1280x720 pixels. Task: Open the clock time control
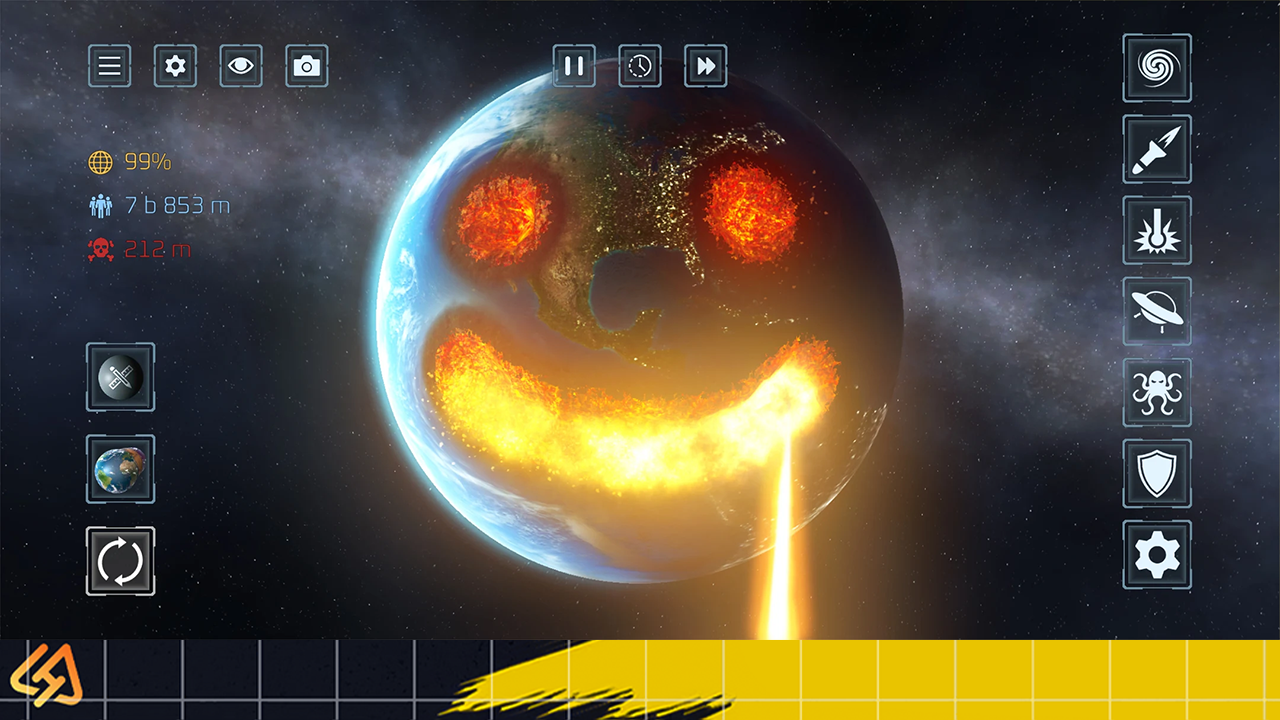pos(640,66)
